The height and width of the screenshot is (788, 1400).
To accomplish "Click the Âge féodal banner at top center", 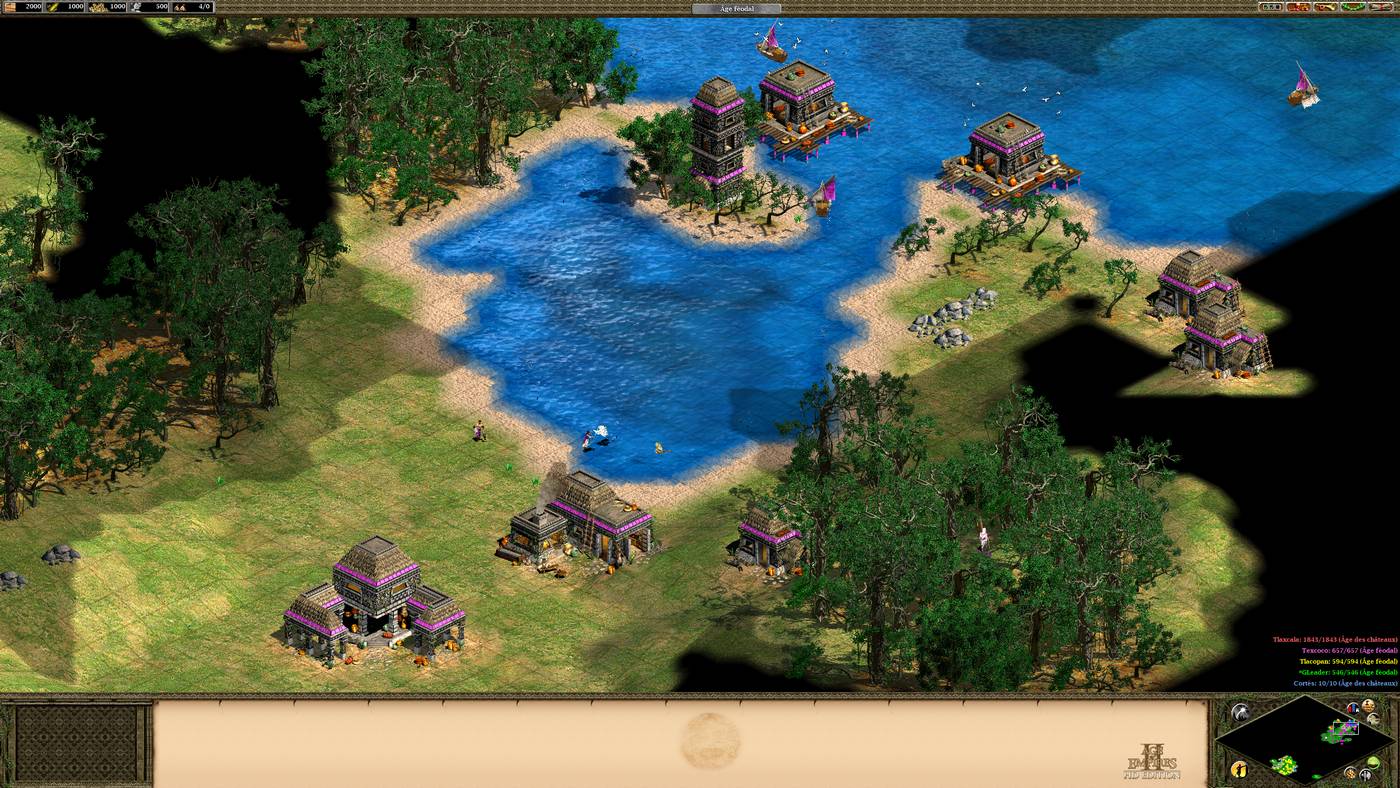I will 735,8.
